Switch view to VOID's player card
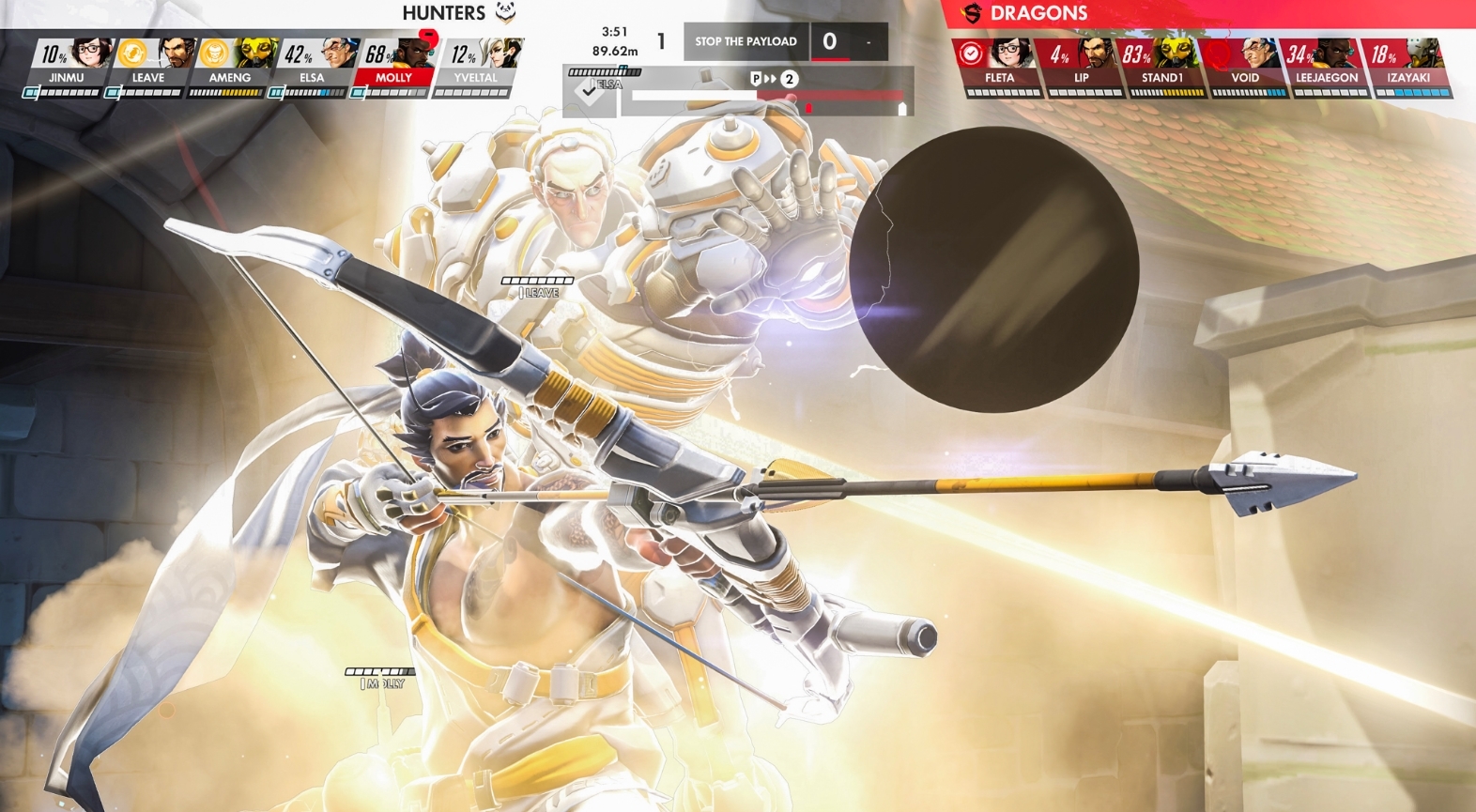Screen dimensions: 1476x812 click(1245, 67)
